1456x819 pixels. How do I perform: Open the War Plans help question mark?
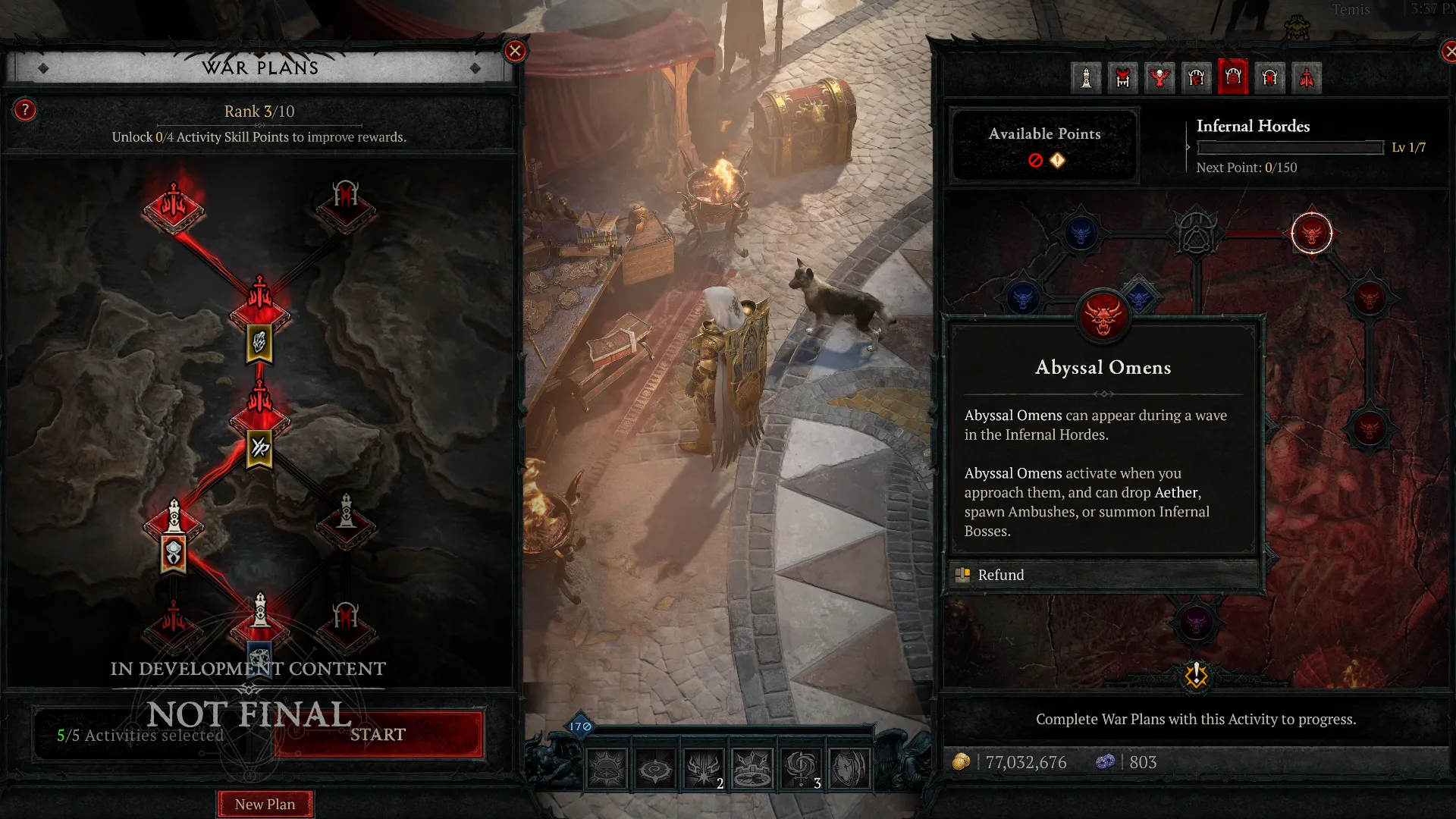[x=25, y=111]
